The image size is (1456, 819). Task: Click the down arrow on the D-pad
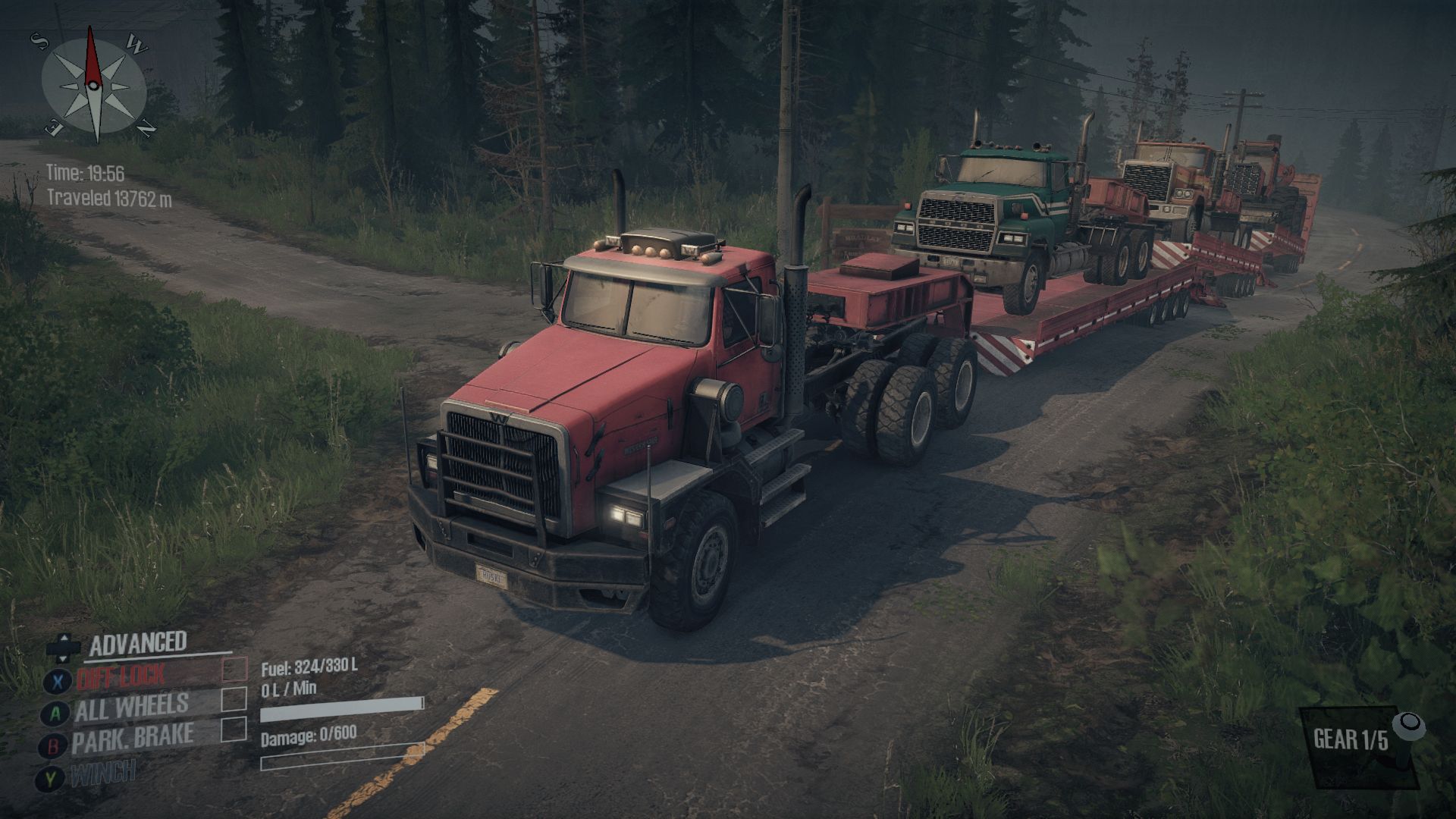pyautogui.click(x=64, y=658)
